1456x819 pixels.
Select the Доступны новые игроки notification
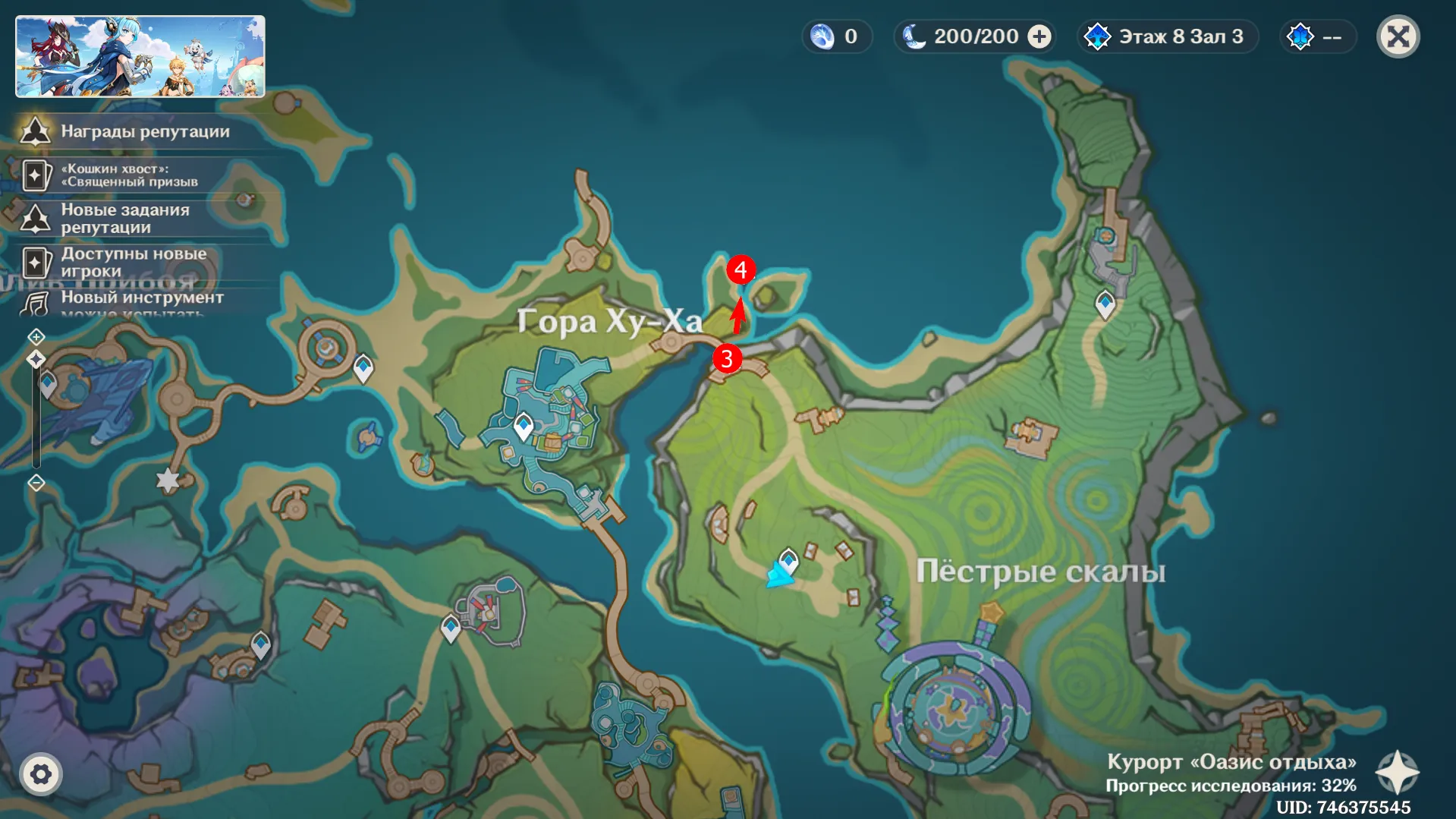[x=133, y=263]
